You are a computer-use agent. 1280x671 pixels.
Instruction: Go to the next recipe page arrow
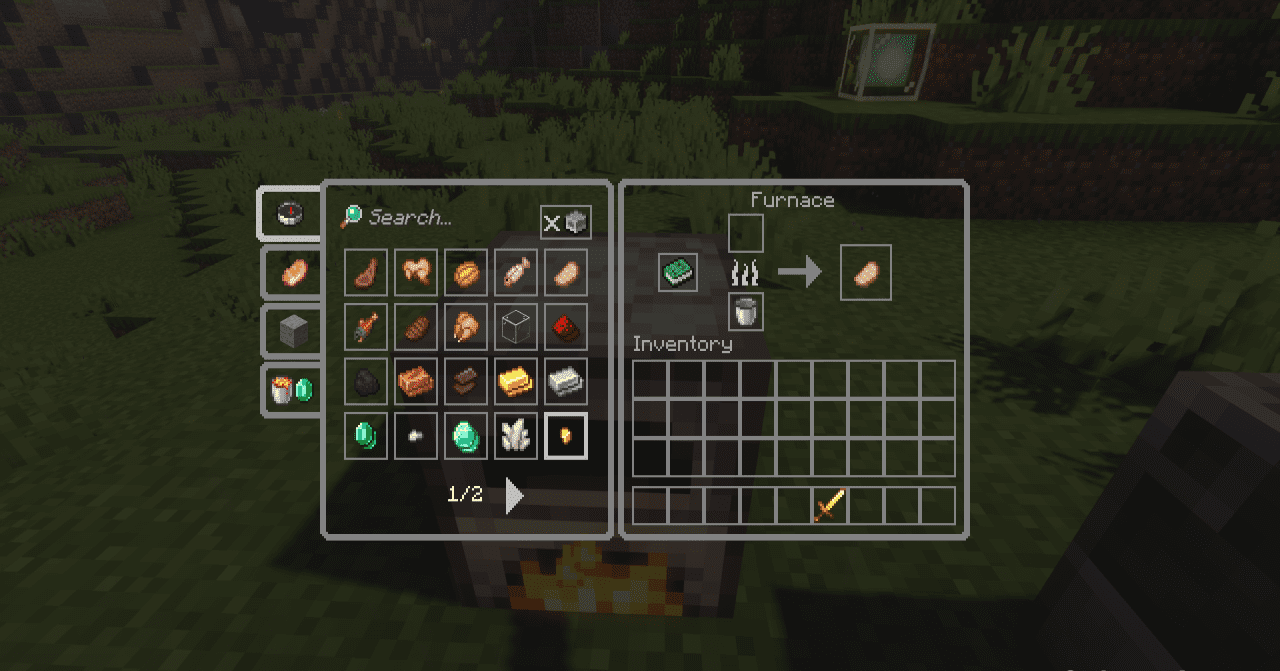coord(514,495)
